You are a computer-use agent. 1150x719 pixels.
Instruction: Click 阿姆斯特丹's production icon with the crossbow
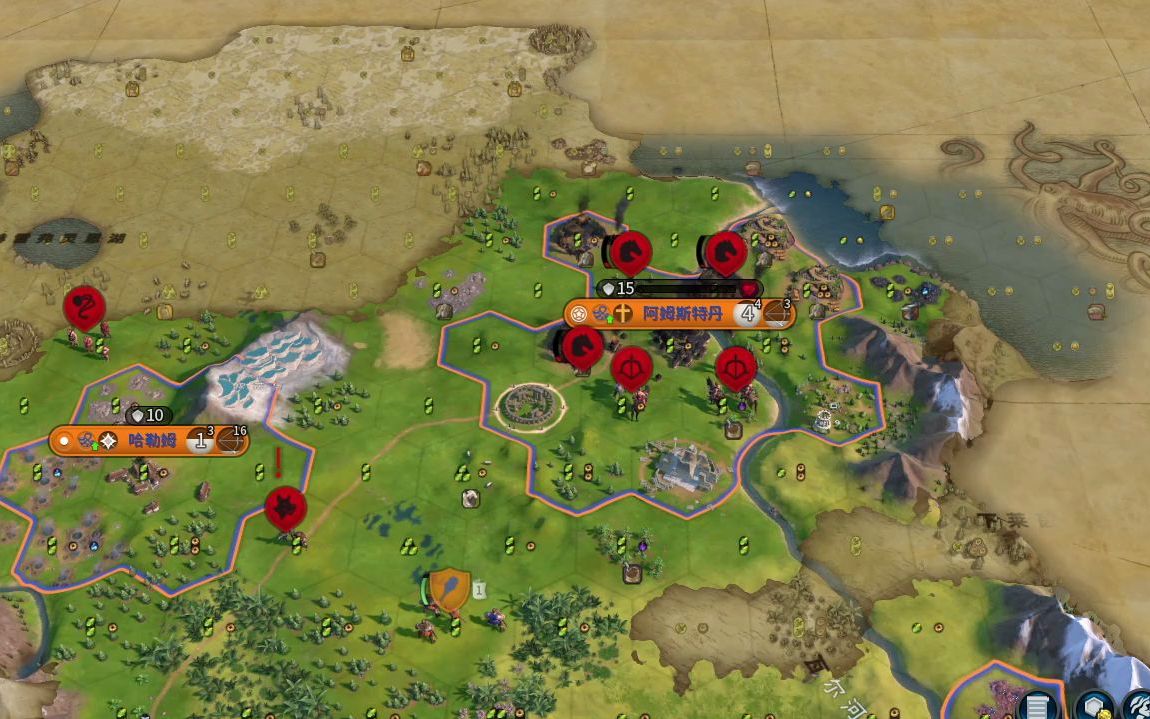[x=777, y=315]
